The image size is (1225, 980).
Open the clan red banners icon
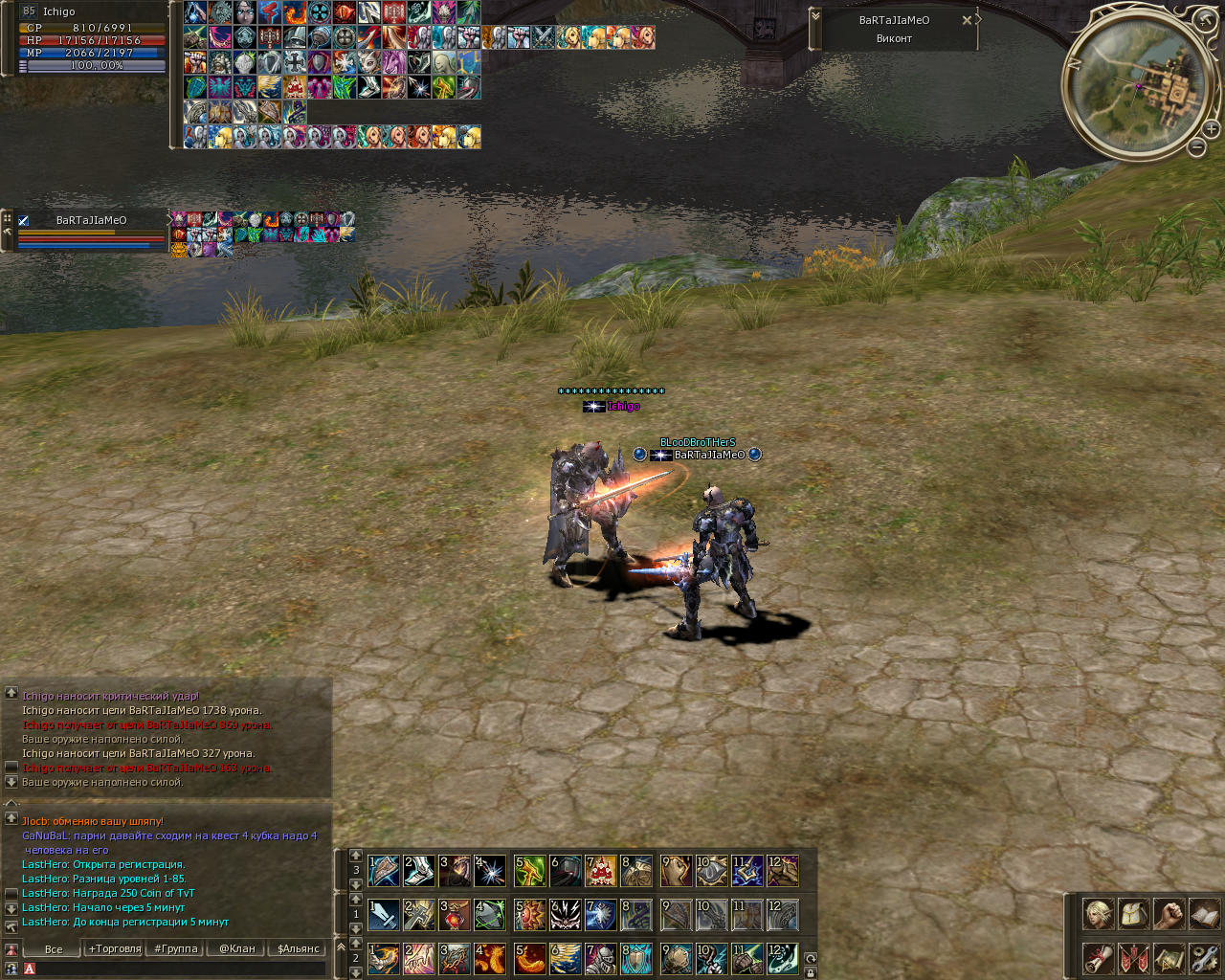1133,957
